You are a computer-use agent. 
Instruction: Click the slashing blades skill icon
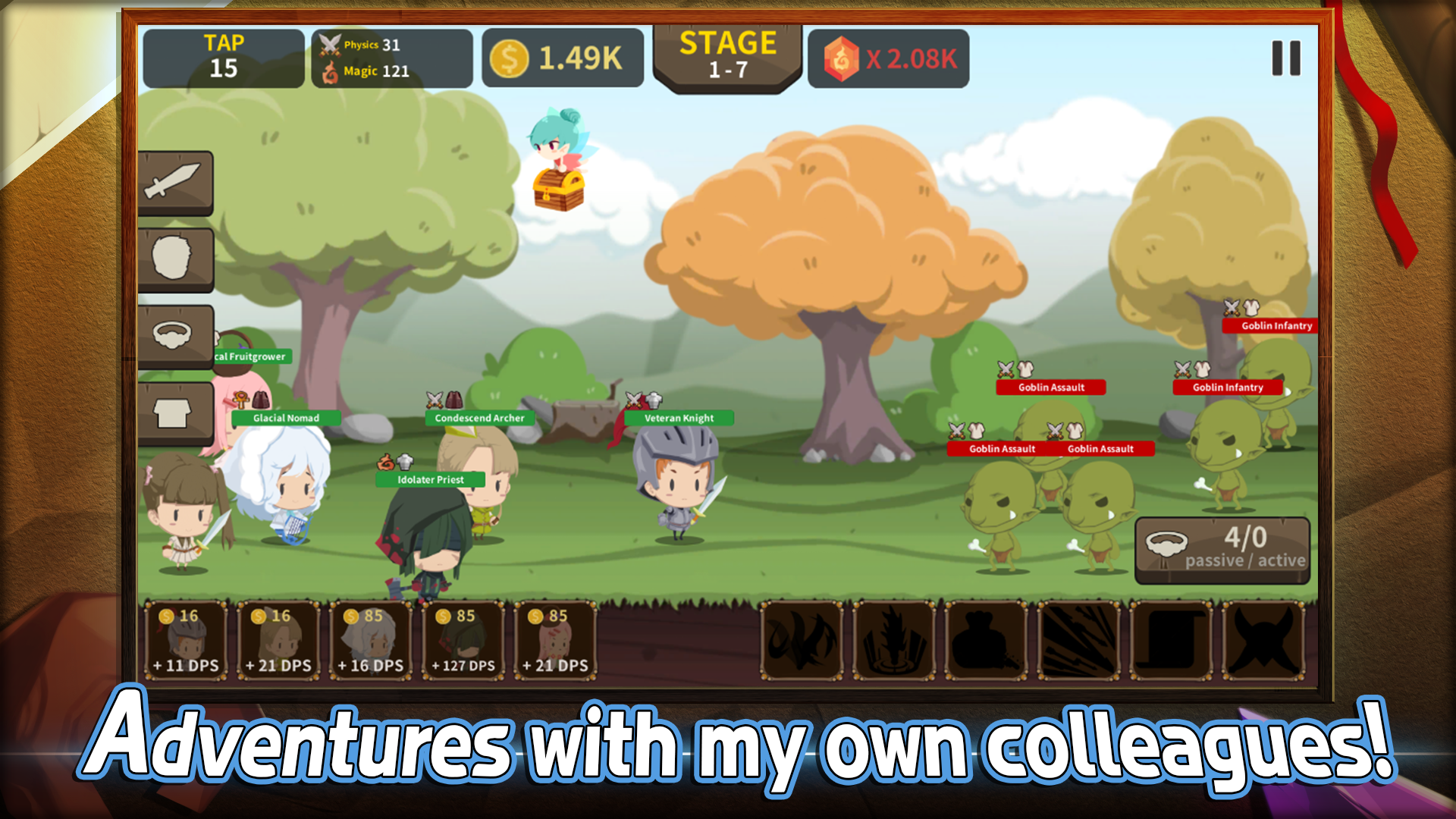(1077, 642)
